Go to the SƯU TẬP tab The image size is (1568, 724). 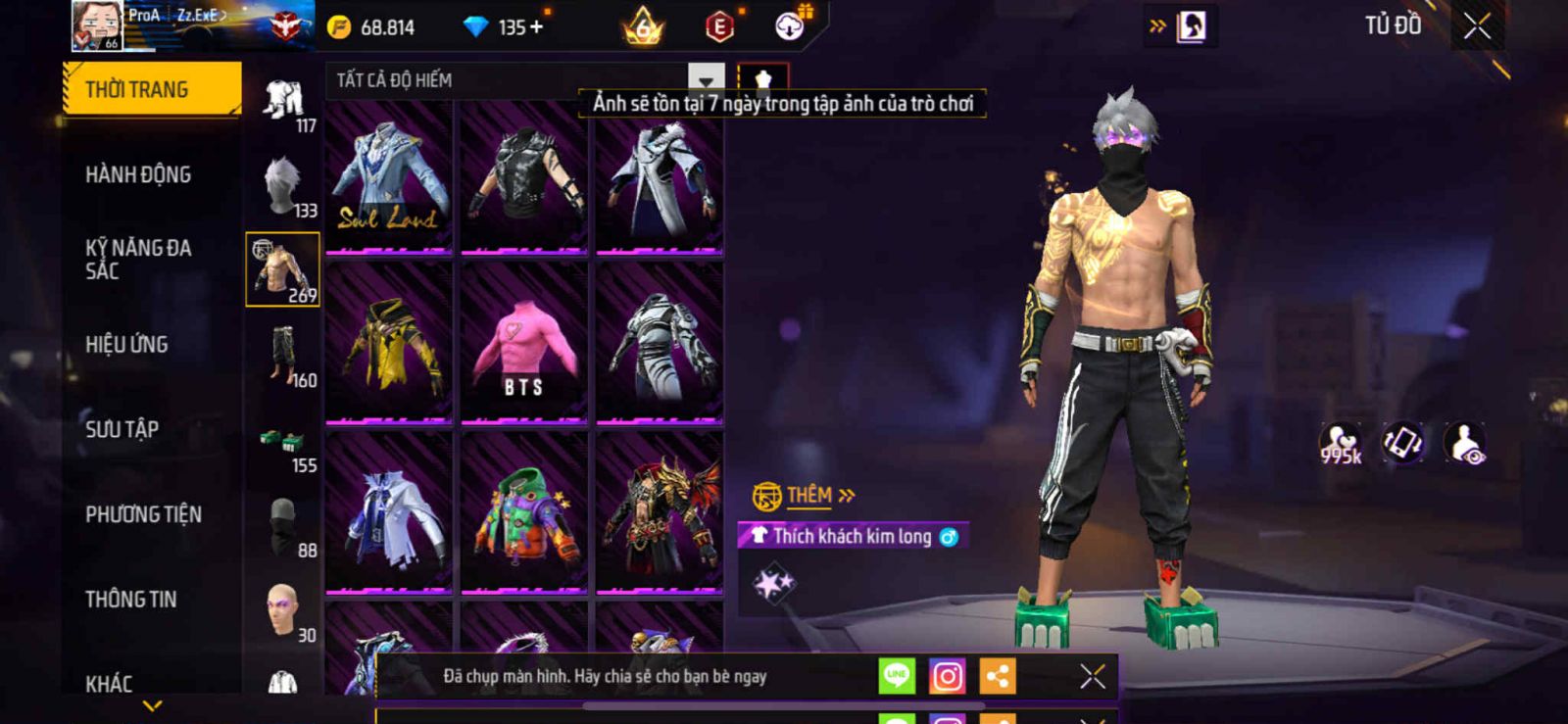tap(122, 429)
